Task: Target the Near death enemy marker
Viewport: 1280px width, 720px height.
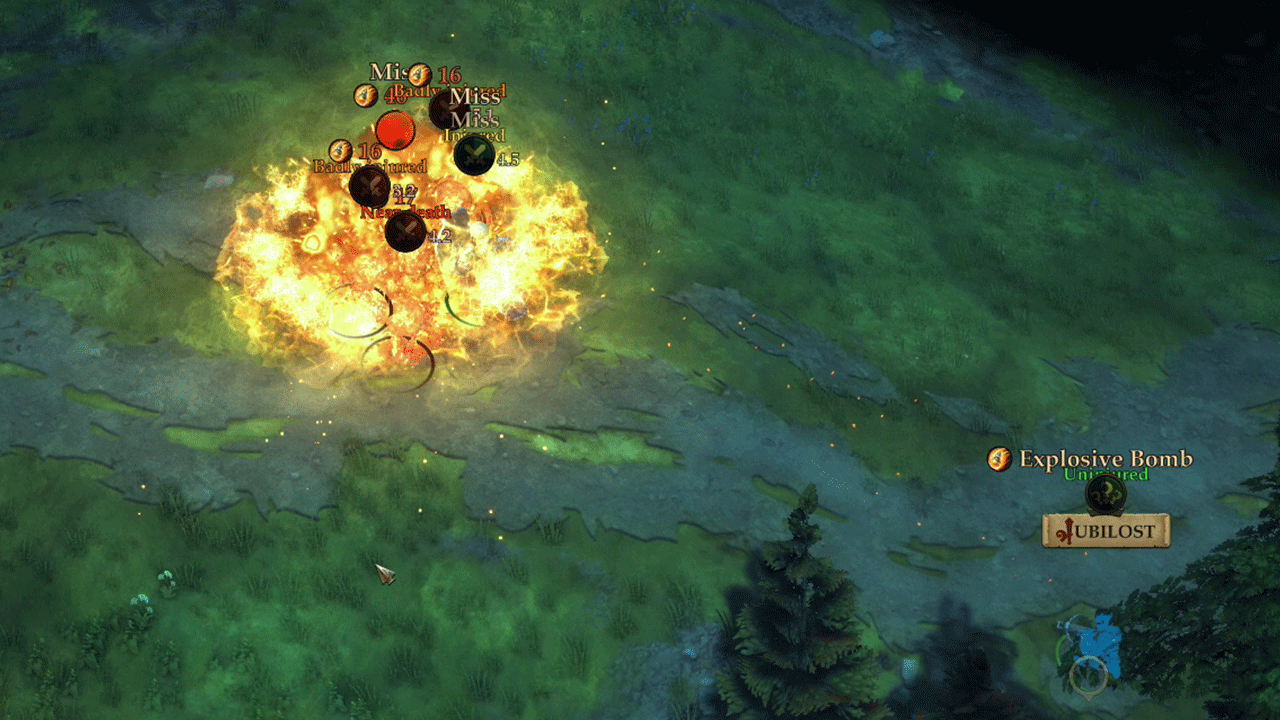Action: coord(405,232)
